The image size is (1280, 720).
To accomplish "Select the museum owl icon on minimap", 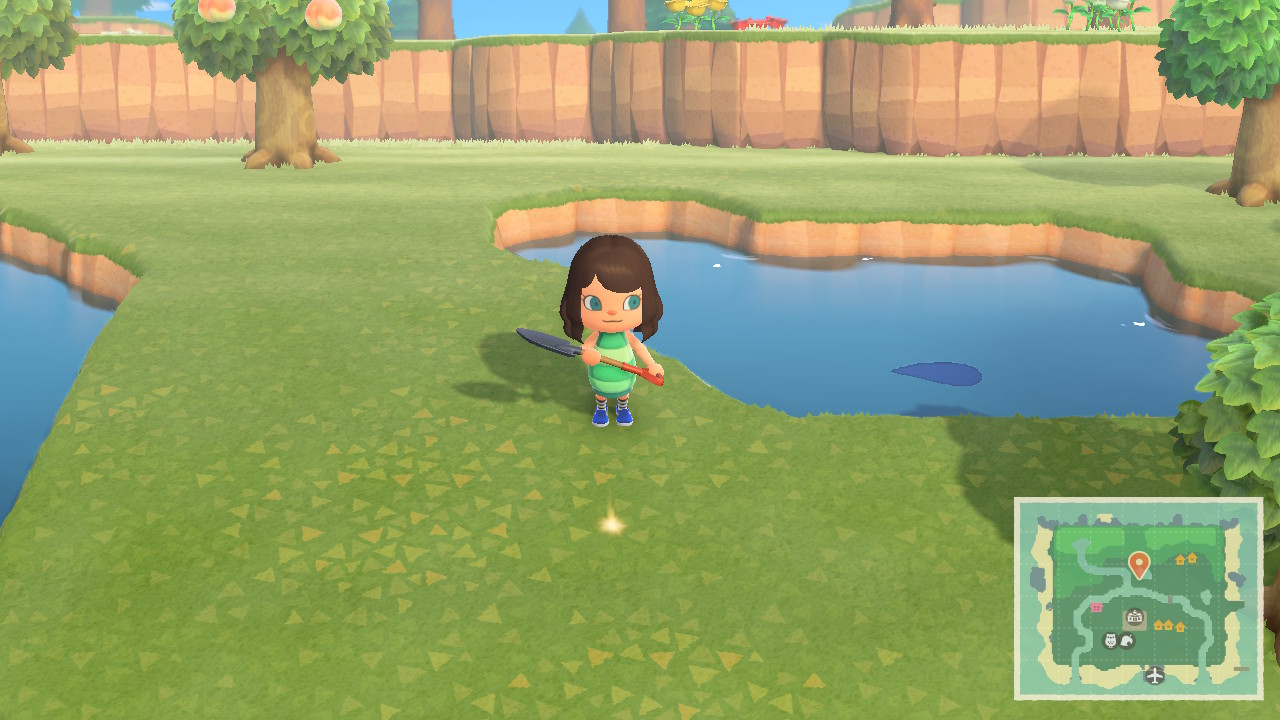I will 1110,640.
